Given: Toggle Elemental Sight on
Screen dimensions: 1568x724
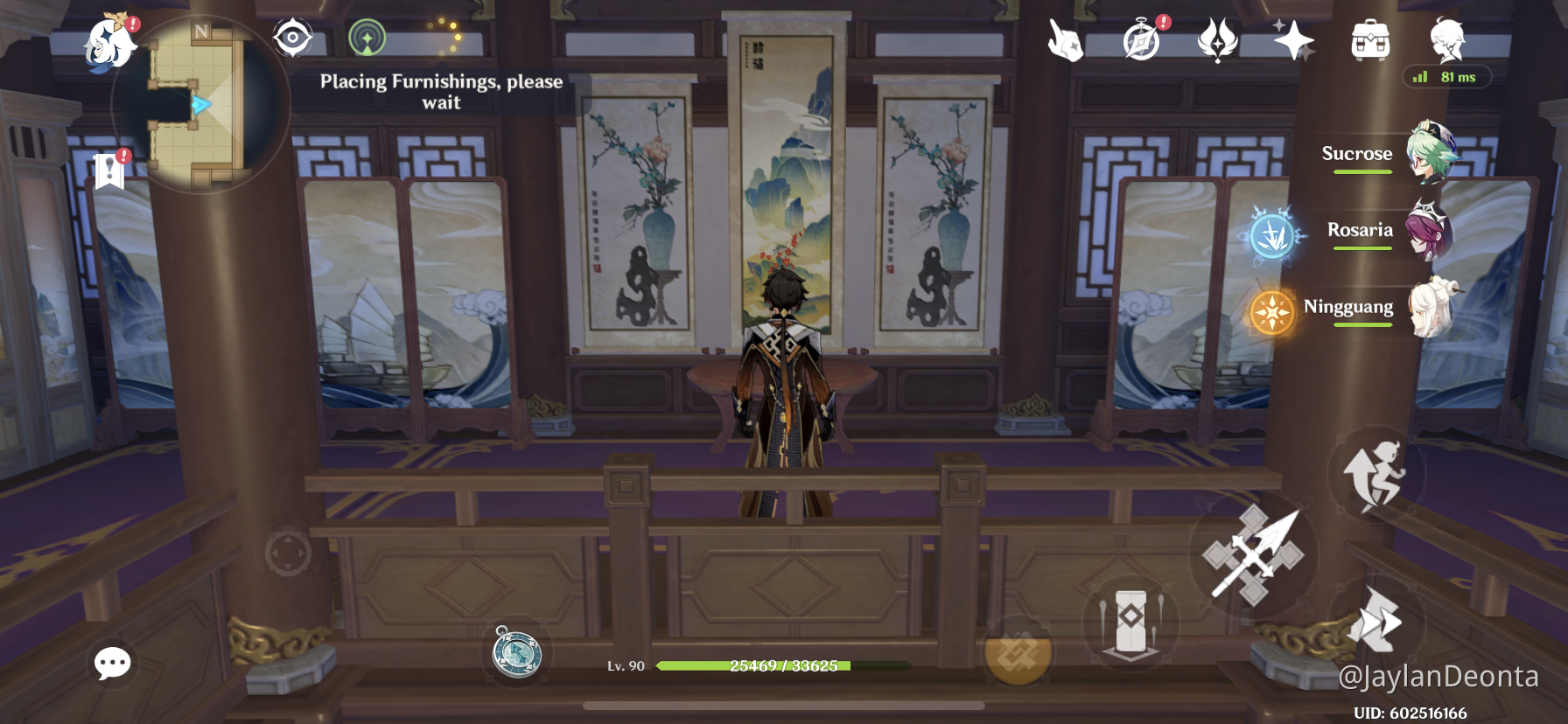Looking at the screenshot, I should click(x=293, y=39).
